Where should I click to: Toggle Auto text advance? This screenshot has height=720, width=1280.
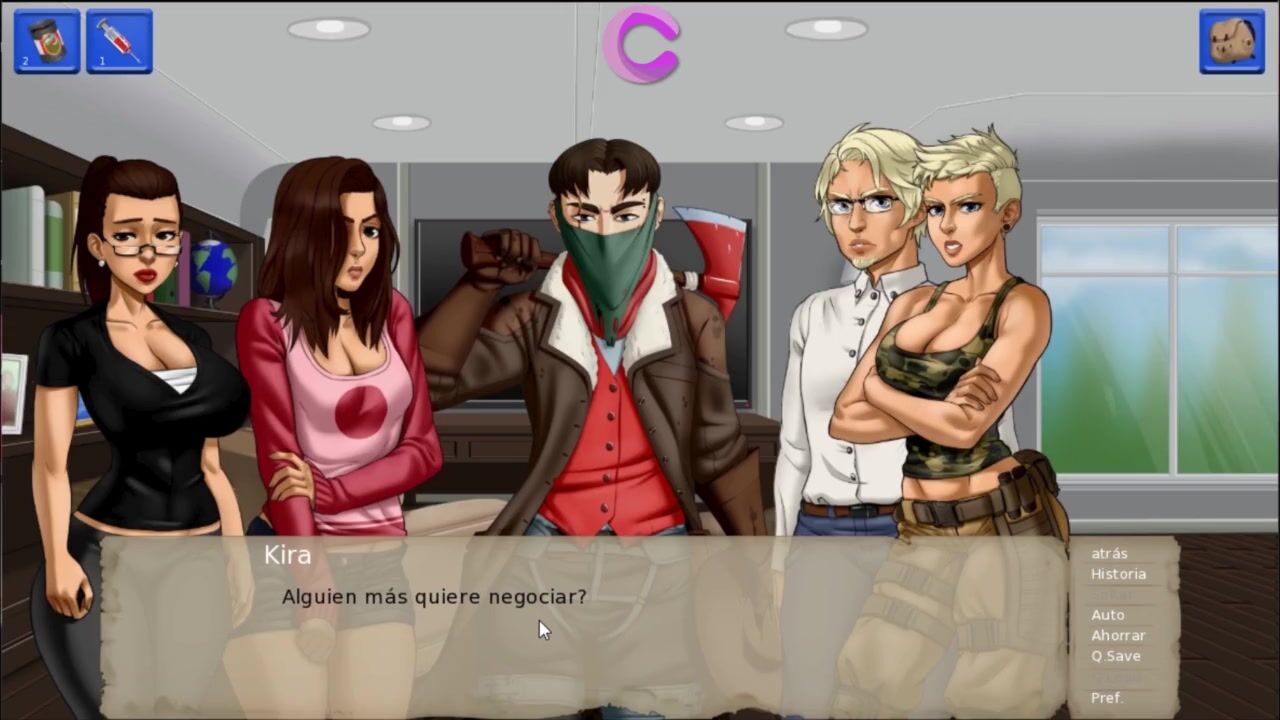pos(1107,615)
